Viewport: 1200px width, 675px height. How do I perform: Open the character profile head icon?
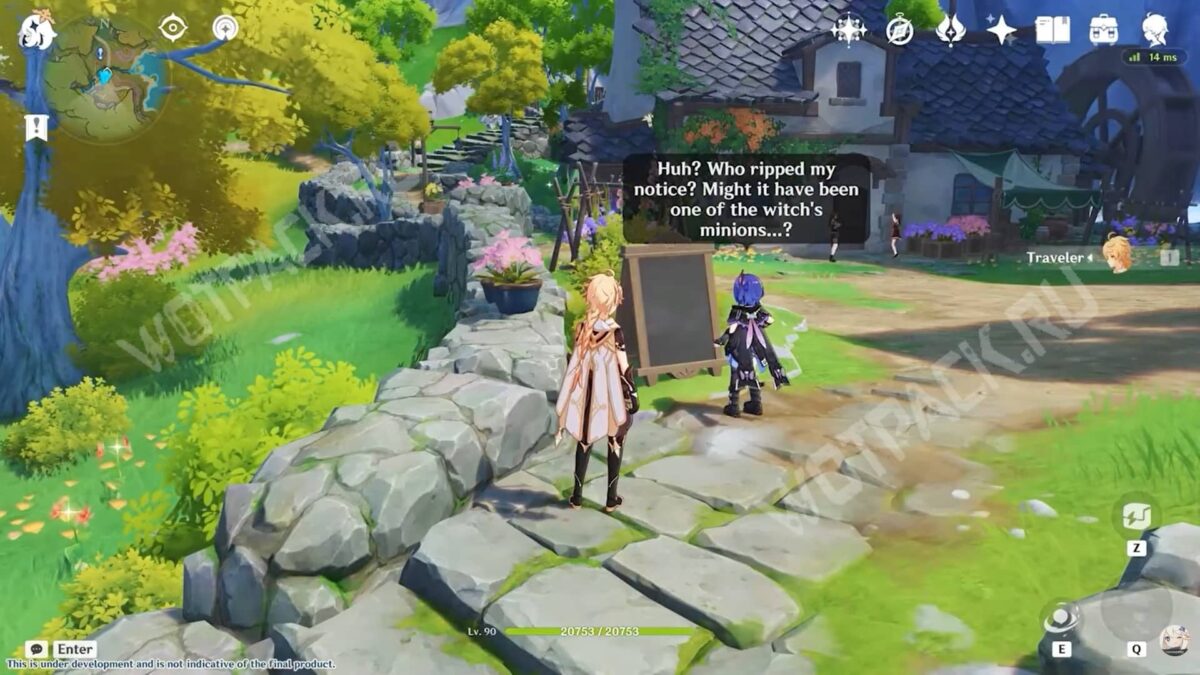click(1156, 30)
